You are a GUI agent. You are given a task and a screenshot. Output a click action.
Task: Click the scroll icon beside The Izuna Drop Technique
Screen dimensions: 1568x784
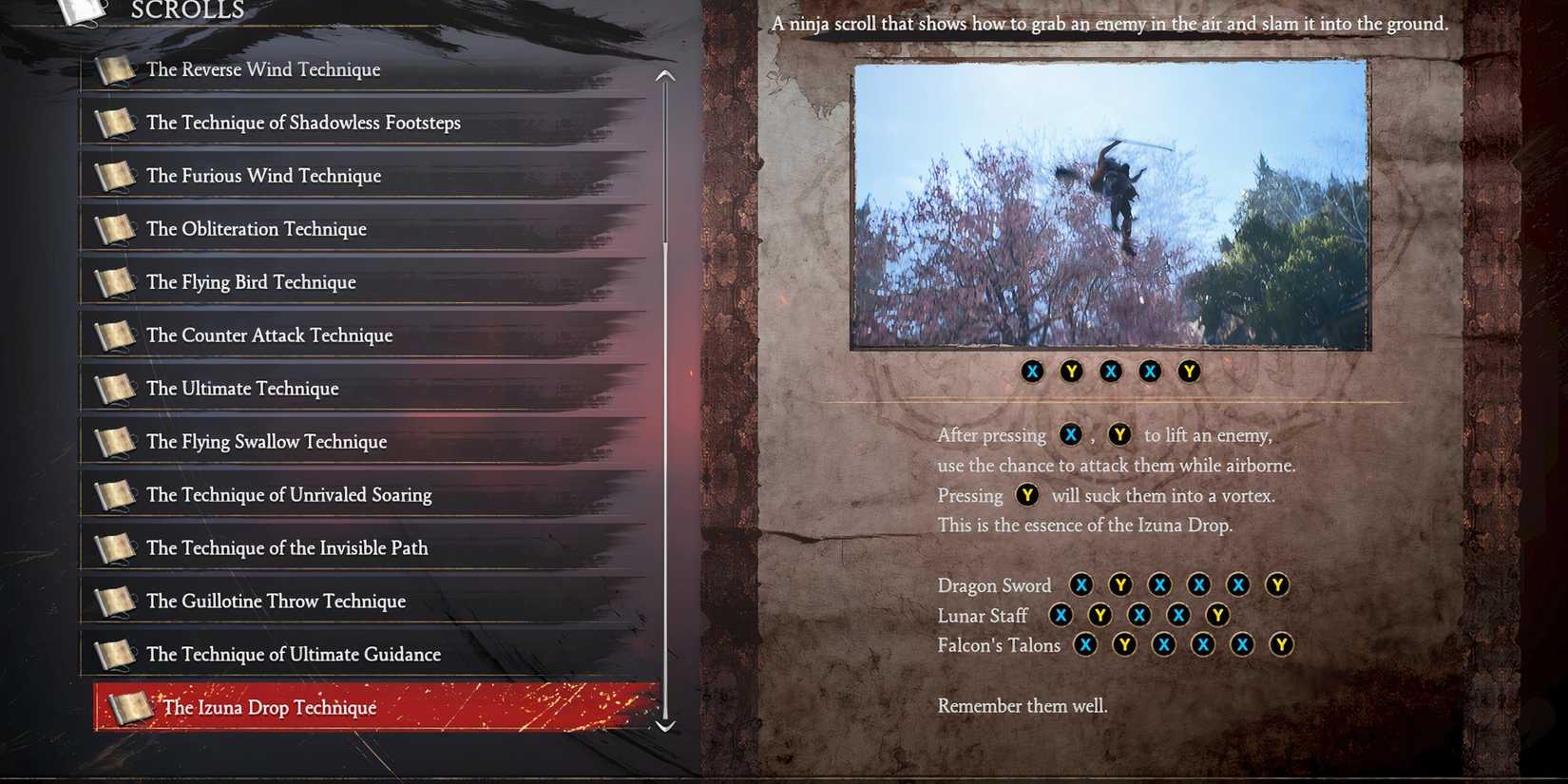(x=133, y=706)
